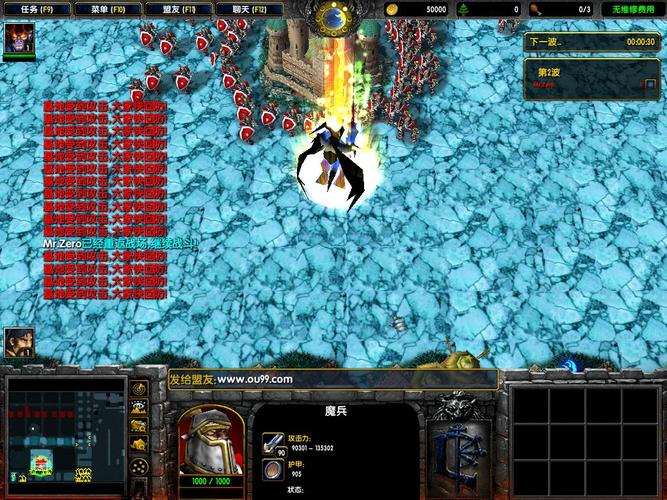
Task: Select the demon hero portrait icon
Action: point(18,39)
